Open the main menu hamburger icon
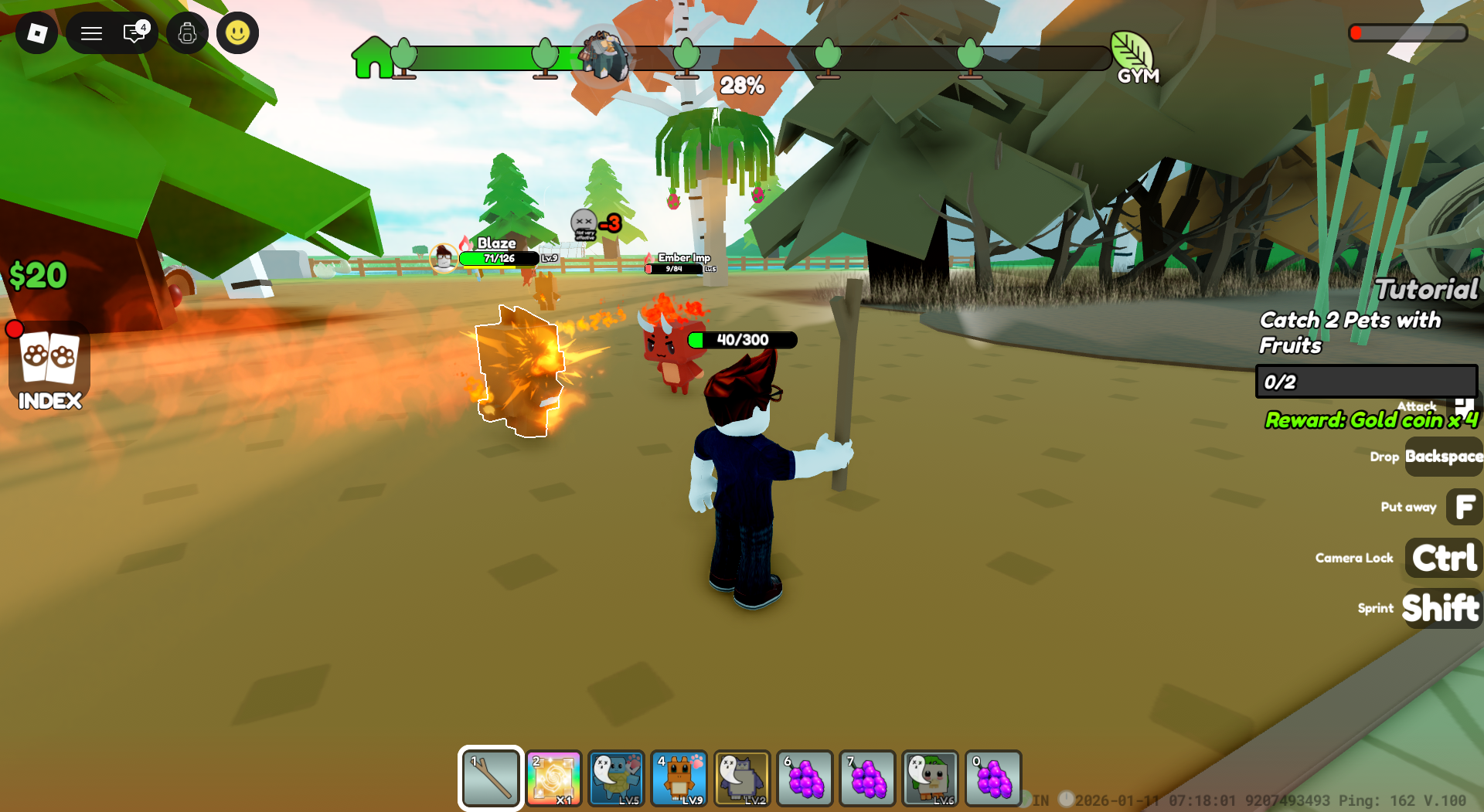The image size is (1484, 812). (x=91, y=32)
